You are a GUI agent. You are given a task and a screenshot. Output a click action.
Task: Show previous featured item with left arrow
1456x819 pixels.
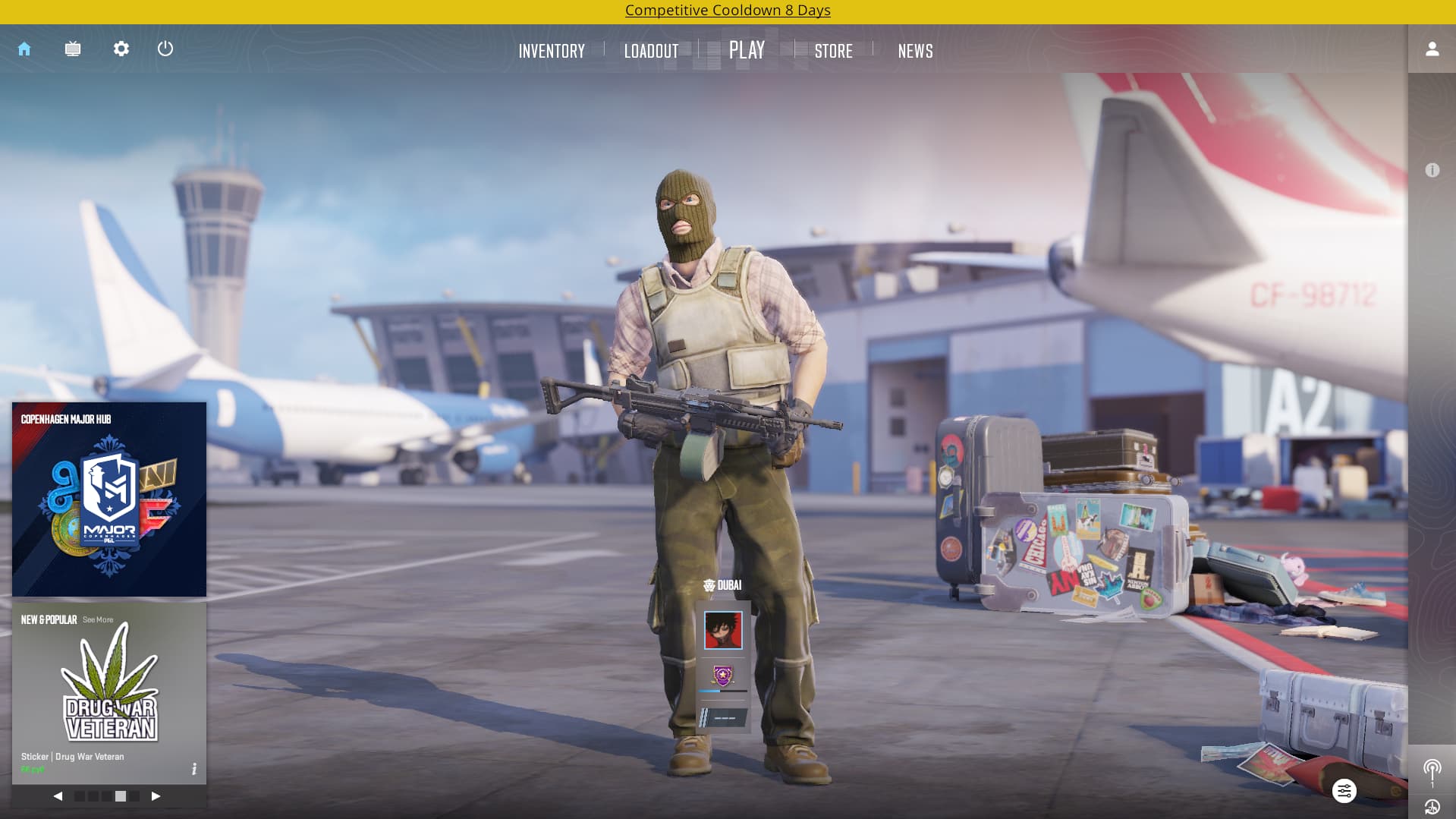[x=58, y=796]
